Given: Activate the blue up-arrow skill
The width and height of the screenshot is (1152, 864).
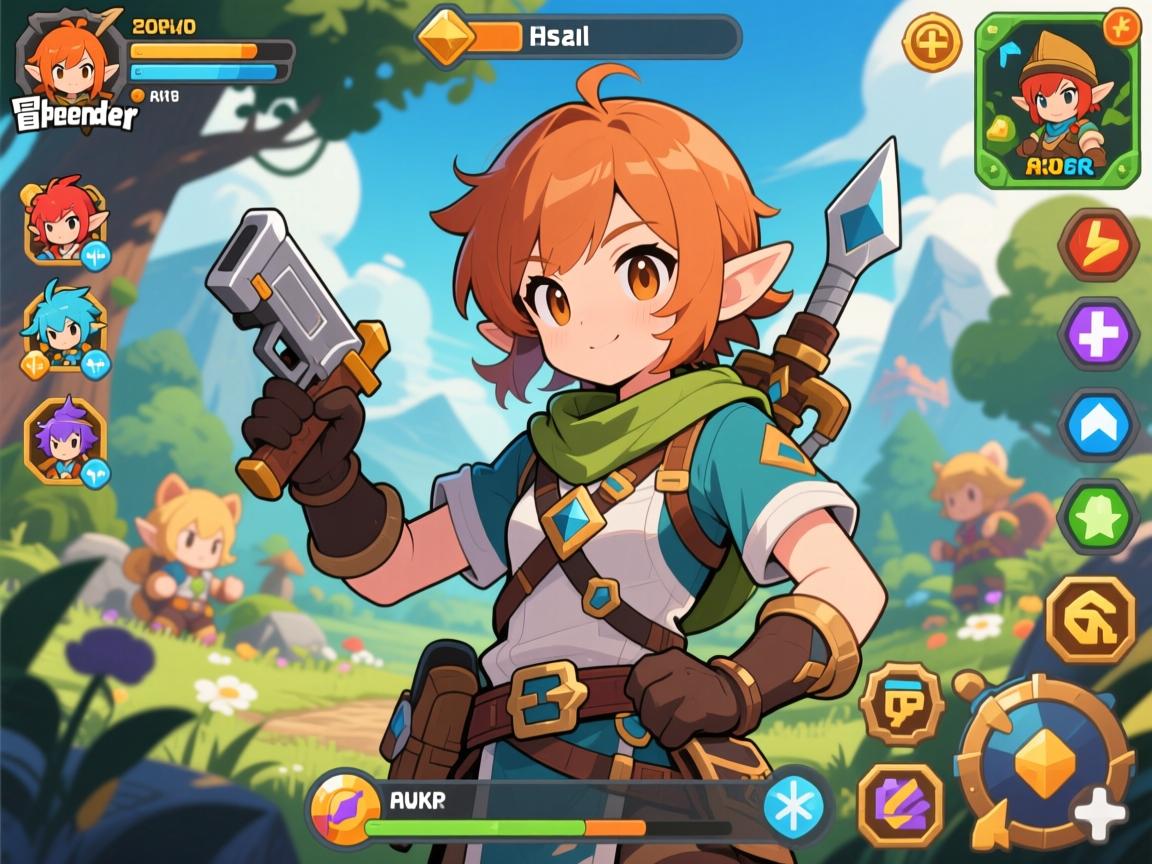Looking at the screenshot, I should pyautogui.click(x=1098, y=425).
